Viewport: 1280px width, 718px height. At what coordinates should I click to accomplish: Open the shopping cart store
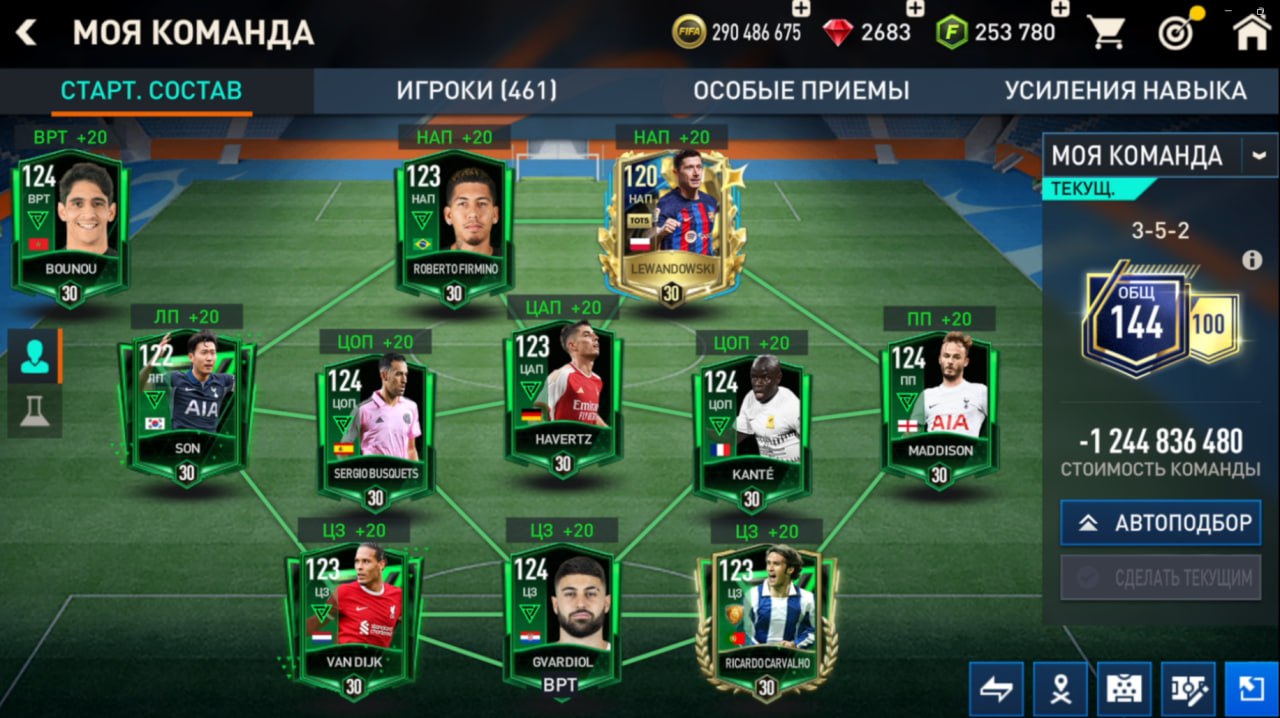(x=1106, y=33)
